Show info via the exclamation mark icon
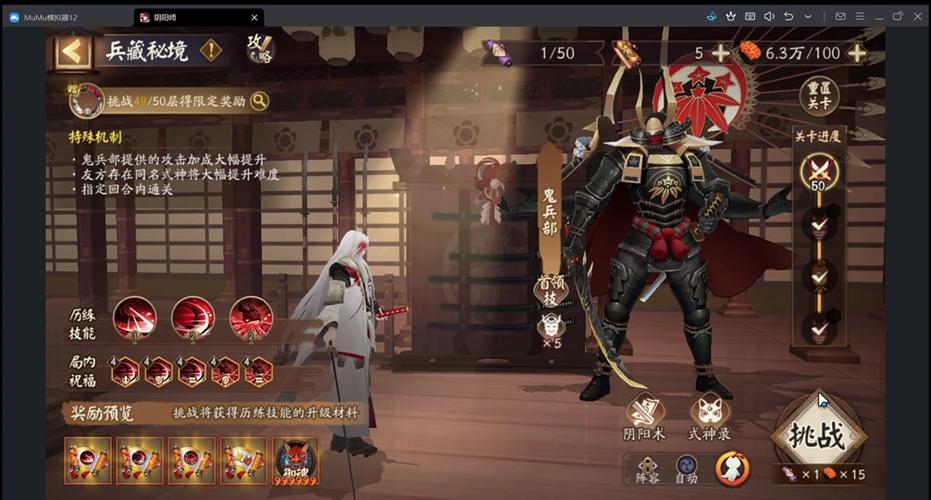 (x=211, y=51)
